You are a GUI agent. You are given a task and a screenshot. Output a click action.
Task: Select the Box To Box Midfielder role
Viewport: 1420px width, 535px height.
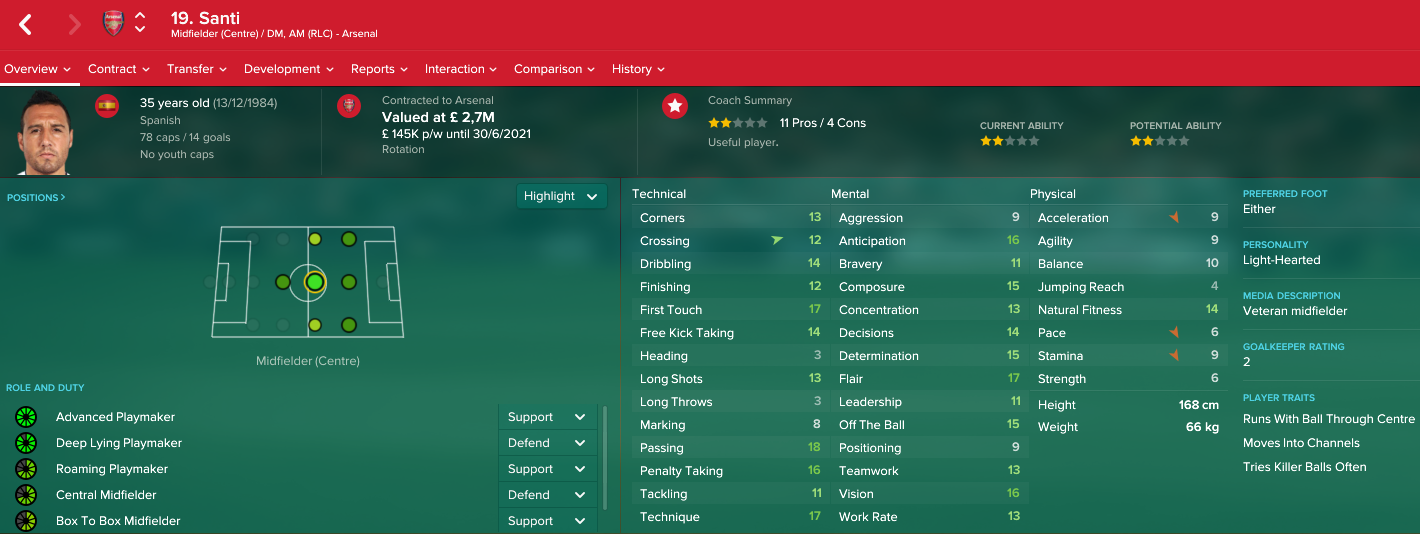click(118, 521)
